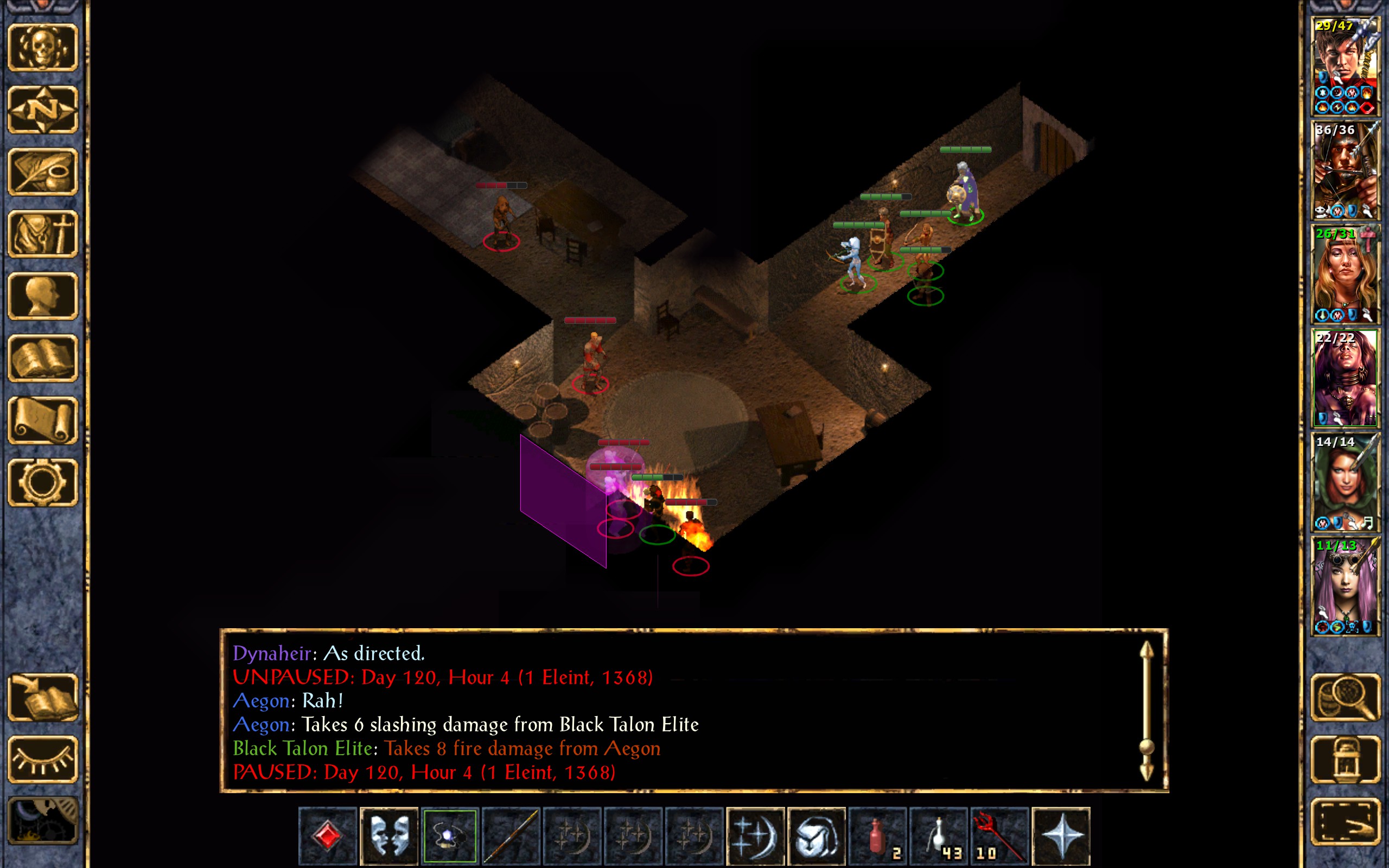
Task: Open special abilities four-pointed star button
Action: pyautogui.click(x=1061, y=835)
